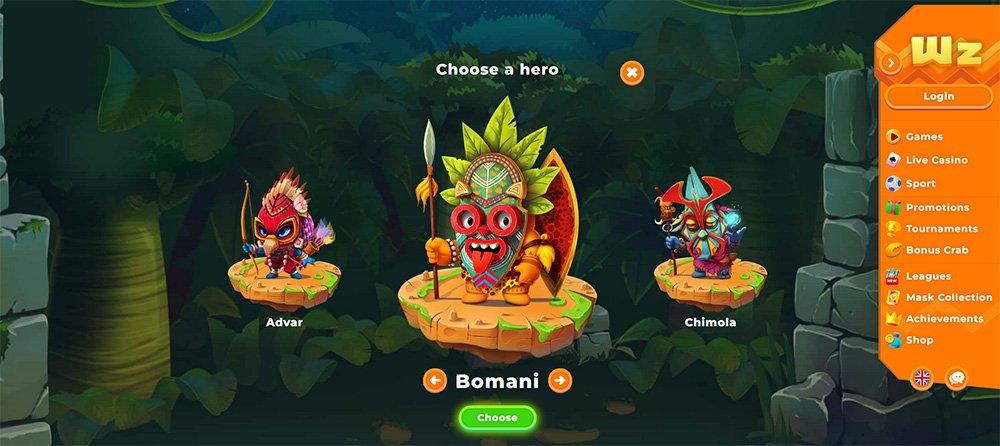Close the Choose a hero dialog
This screenshot has width=1000, height=446.
[x=632, y=72]
